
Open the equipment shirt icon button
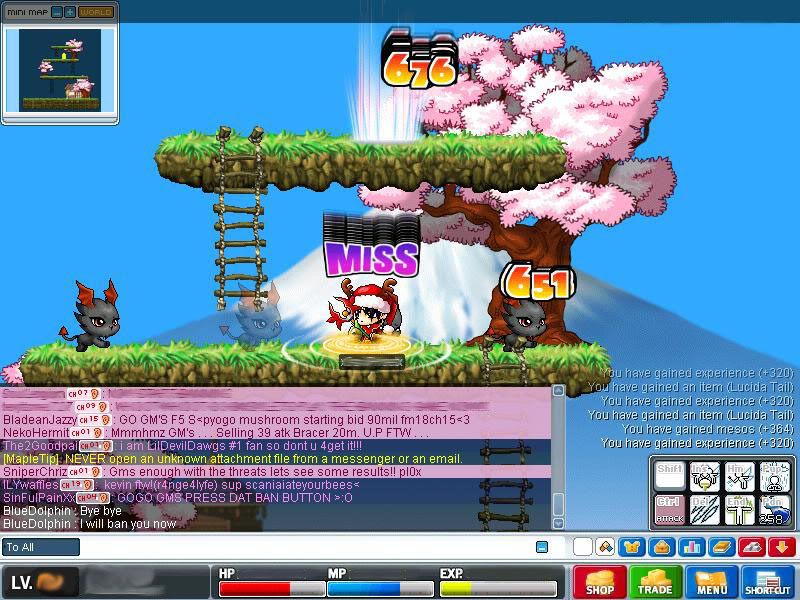632,547
